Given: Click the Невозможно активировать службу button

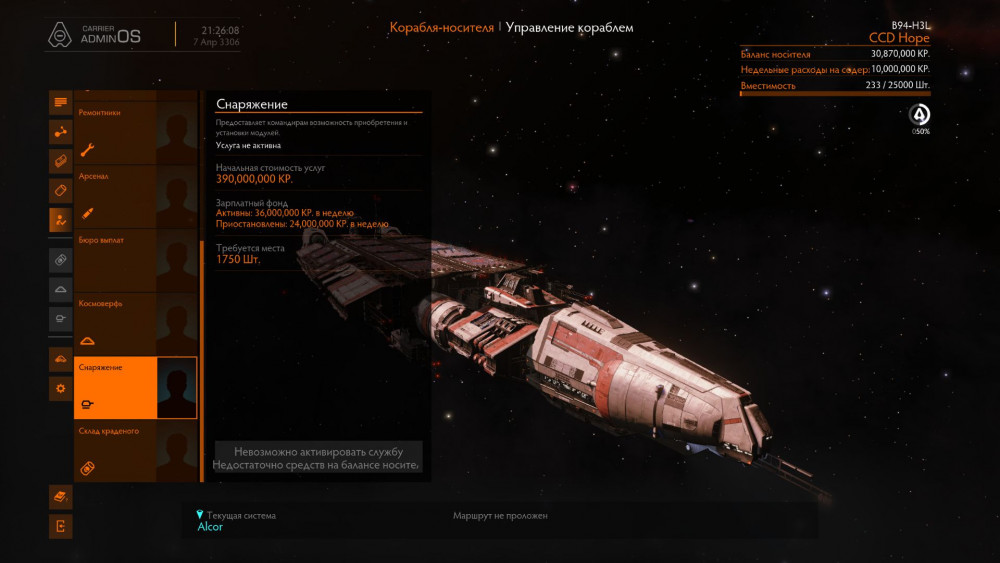Looking at the screenshot, I should [318, 458].
